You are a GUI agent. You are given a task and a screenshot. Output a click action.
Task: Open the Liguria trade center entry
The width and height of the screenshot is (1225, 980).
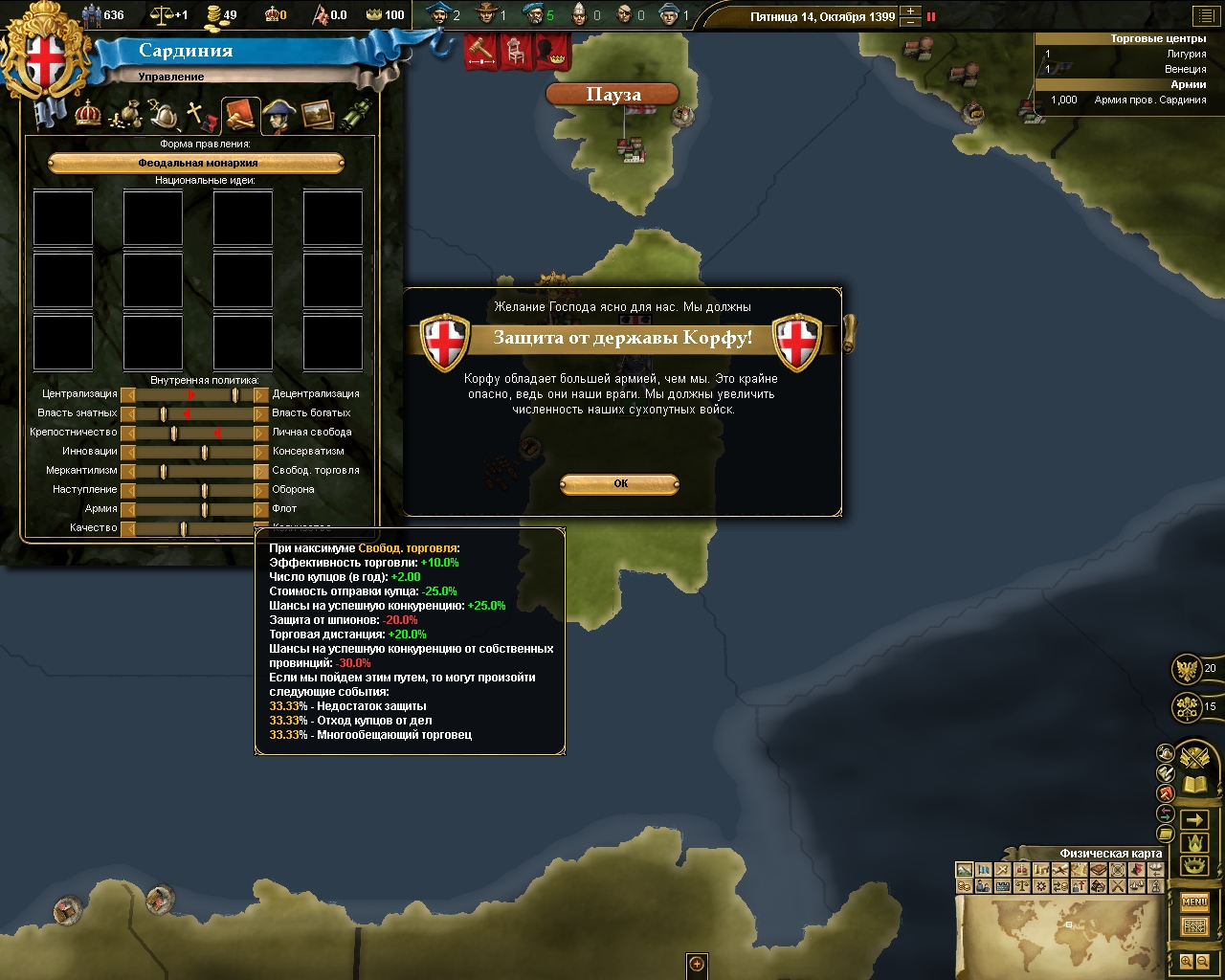tap(1129, 55)
